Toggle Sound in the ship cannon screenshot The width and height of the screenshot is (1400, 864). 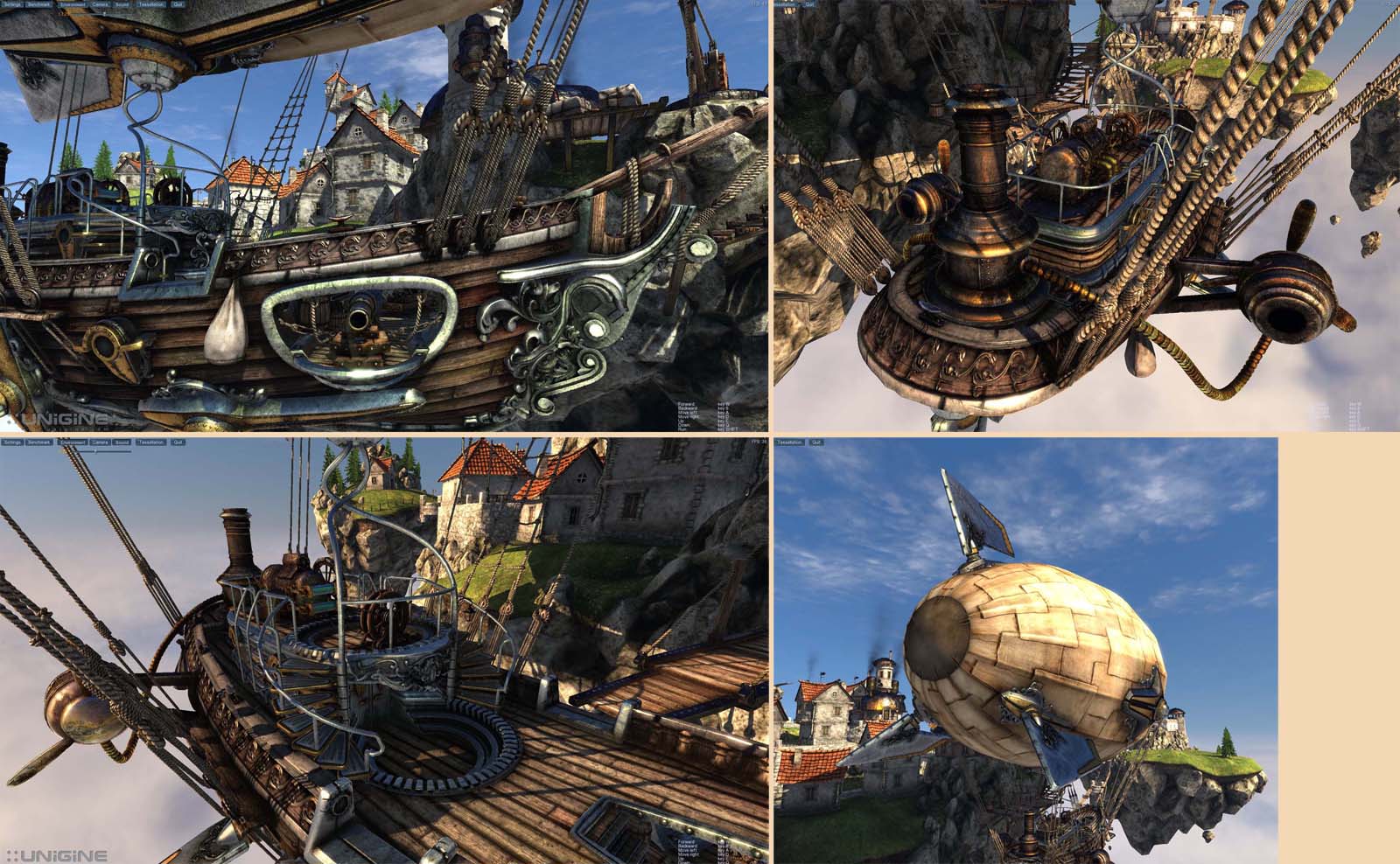coord(122,4)
